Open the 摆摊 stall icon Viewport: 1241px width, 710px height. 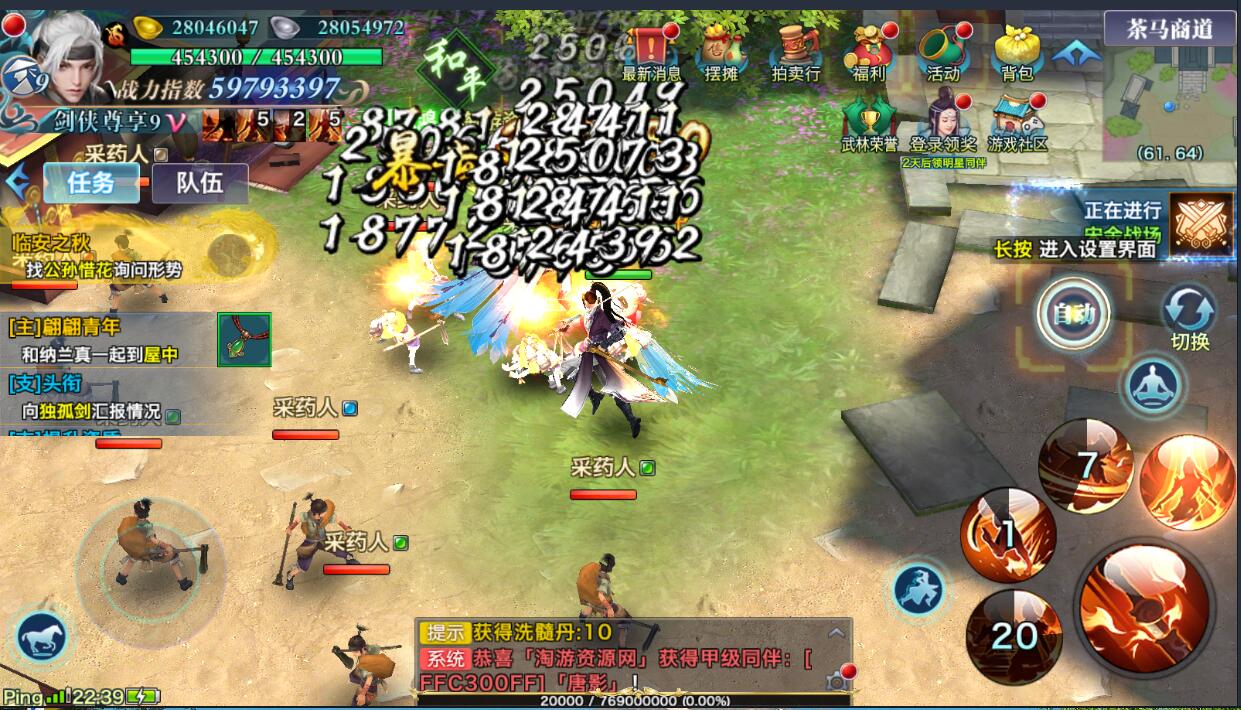point(720,52)
